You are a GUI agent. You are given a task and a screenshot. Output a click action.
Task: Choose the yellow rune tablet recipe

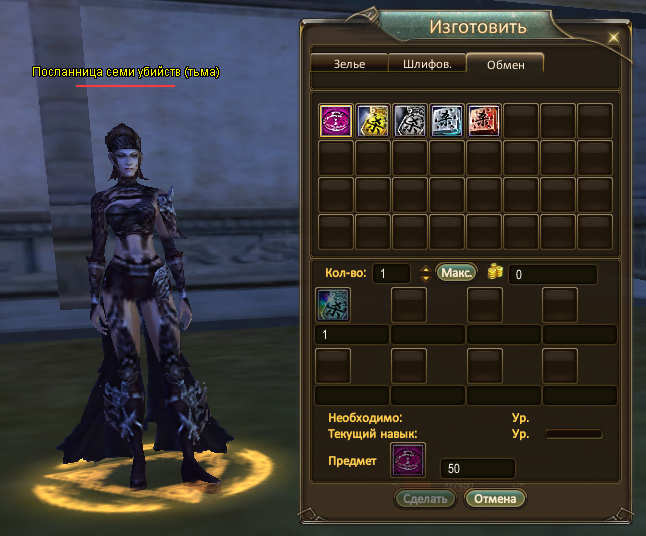tap(373, 121)
